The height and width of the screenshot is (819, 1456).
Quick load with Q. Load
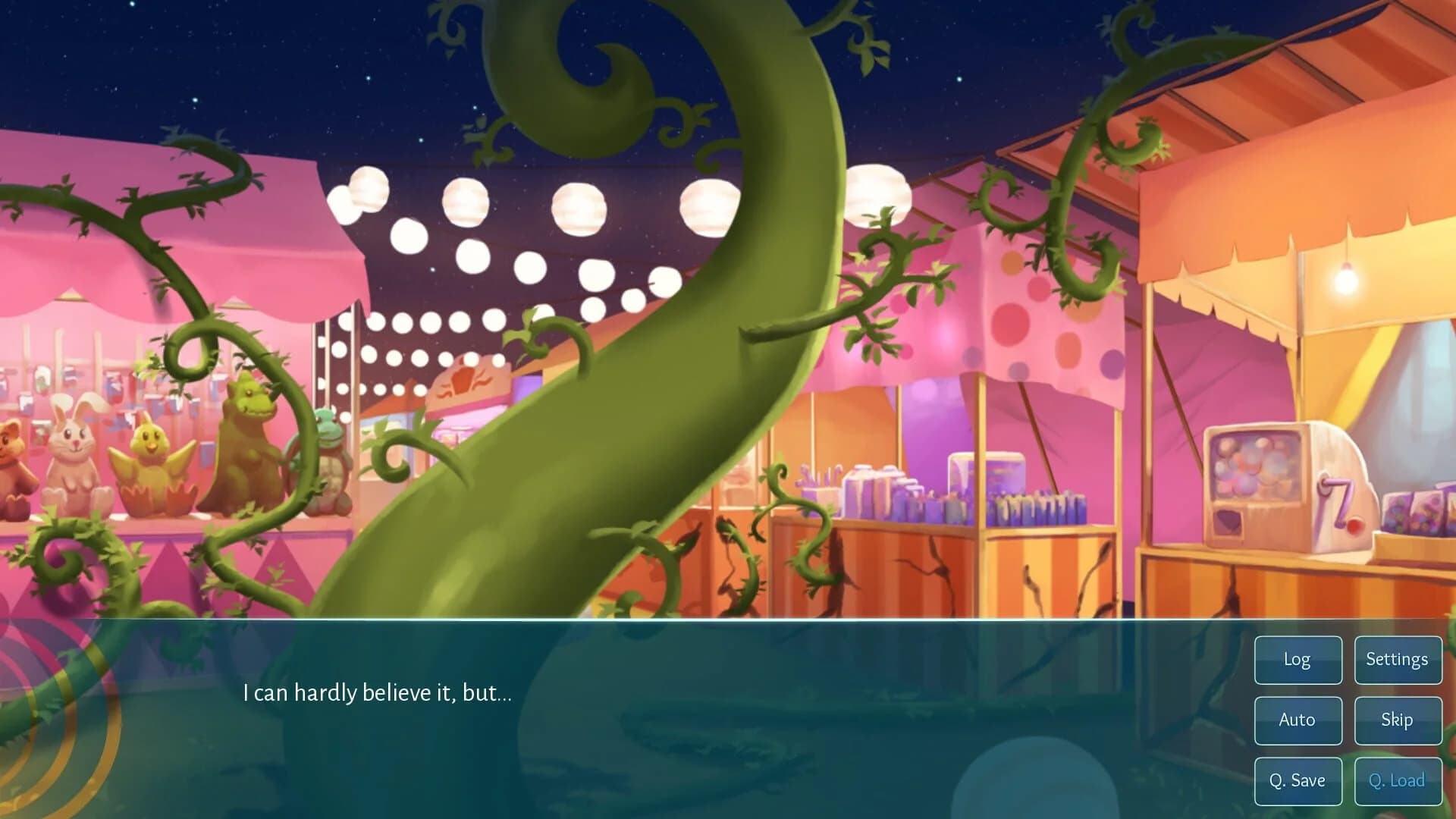tap(1398, 780)
